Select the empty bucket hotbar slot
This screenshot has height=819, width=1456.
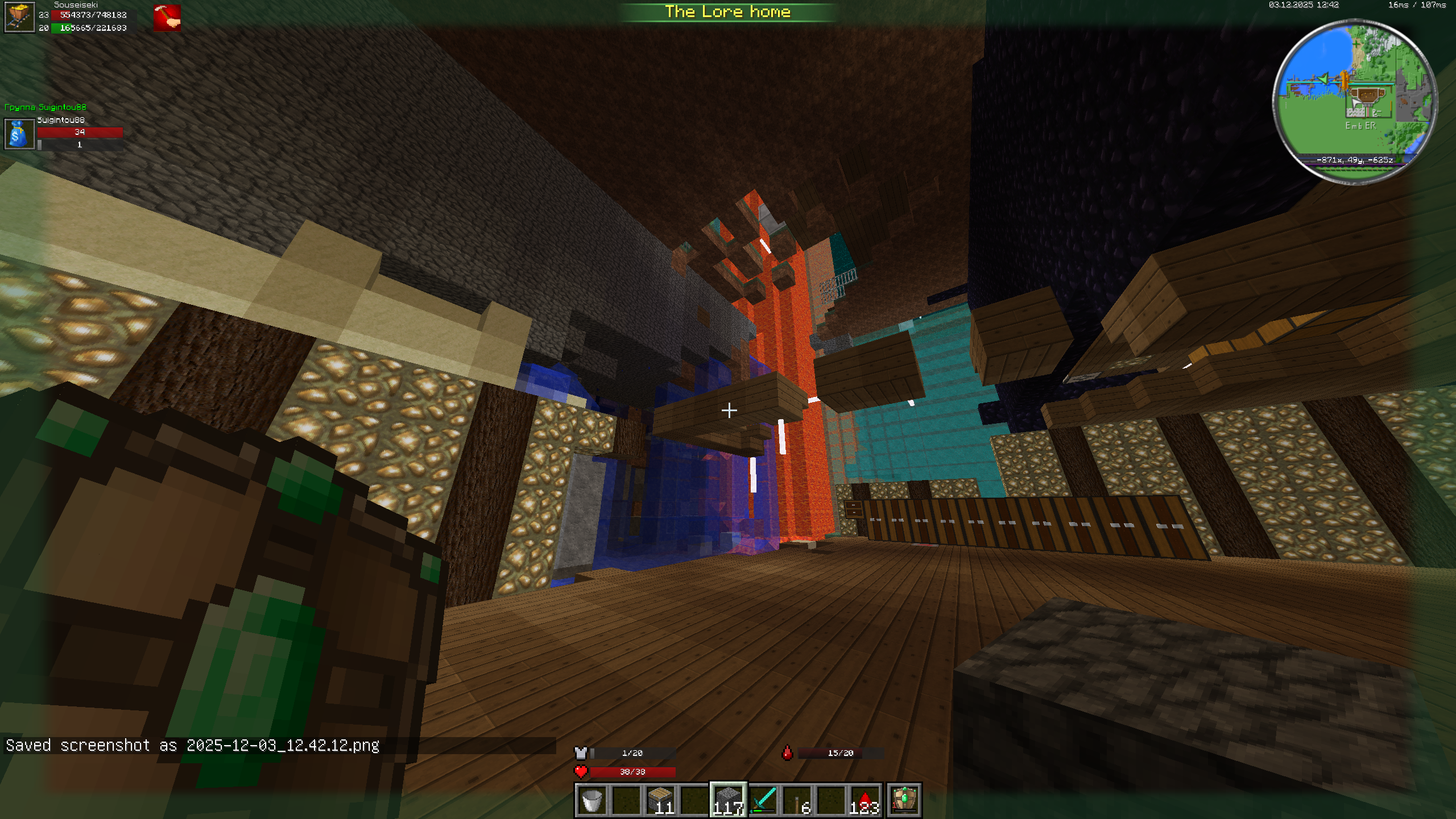pyautogui.click(x=591, y=800)
